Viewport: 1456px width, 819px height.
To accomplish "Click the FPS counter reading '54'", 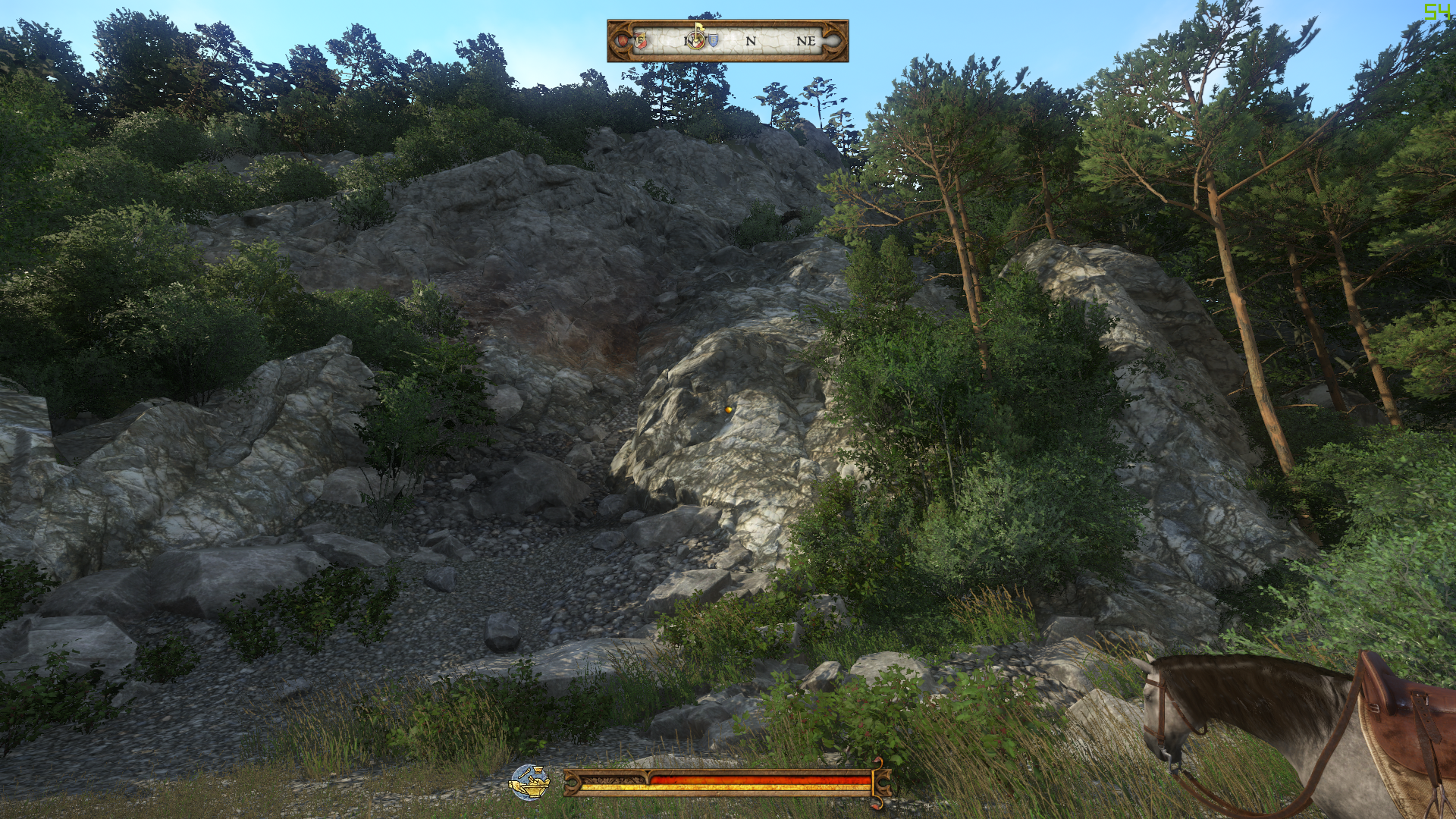I will click(x=1439, y=11).
